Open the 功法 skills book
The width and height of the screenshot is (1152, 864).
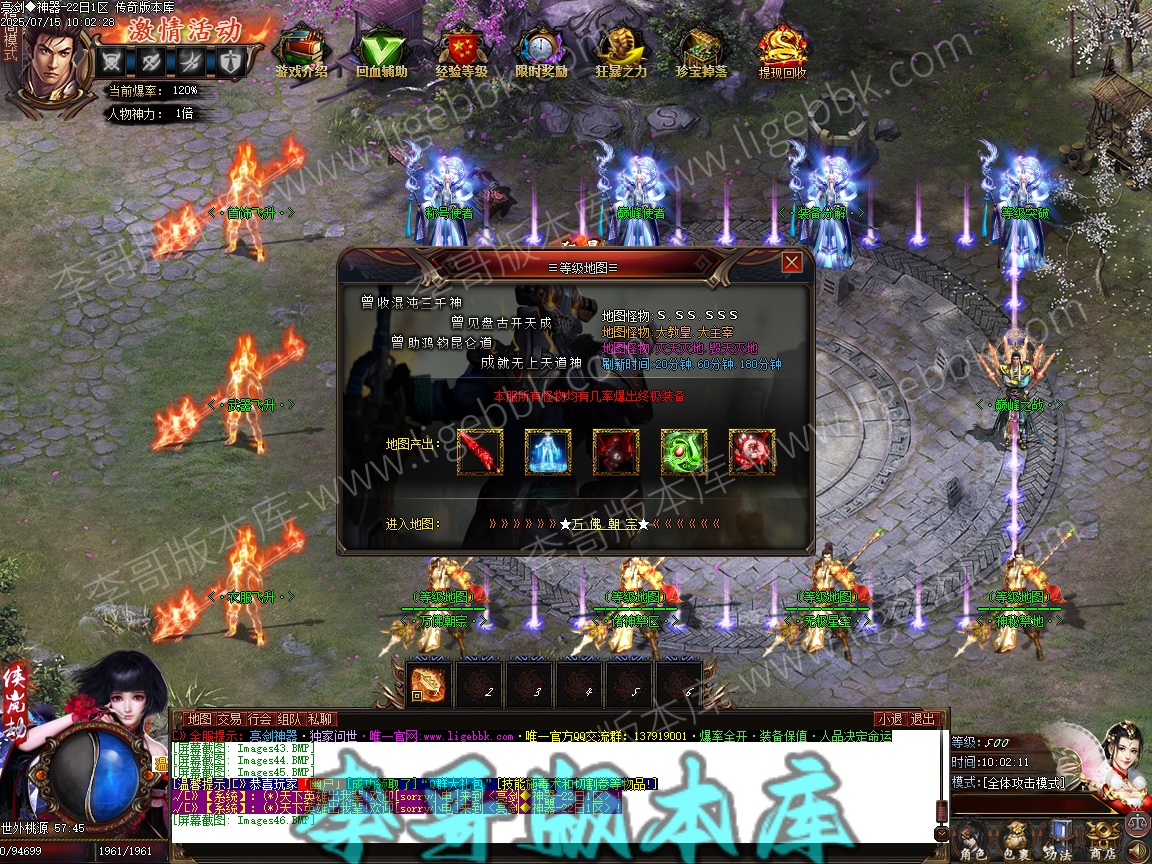tap(1059, 838)
